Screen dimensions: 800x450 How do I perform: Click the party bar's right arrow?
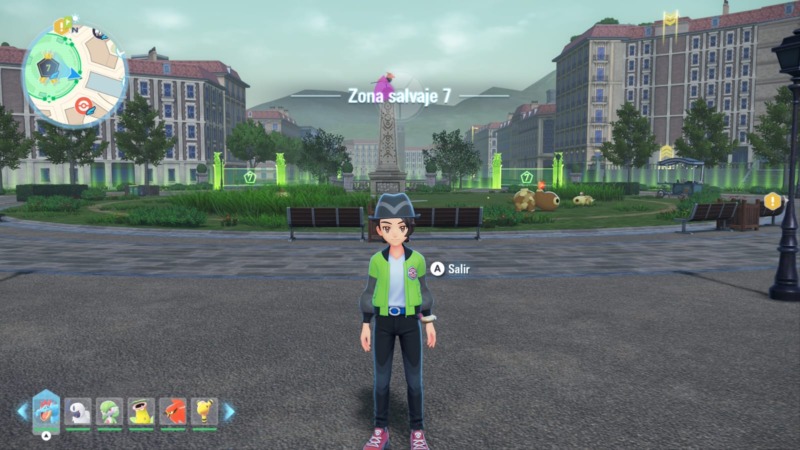click(229, 411)
